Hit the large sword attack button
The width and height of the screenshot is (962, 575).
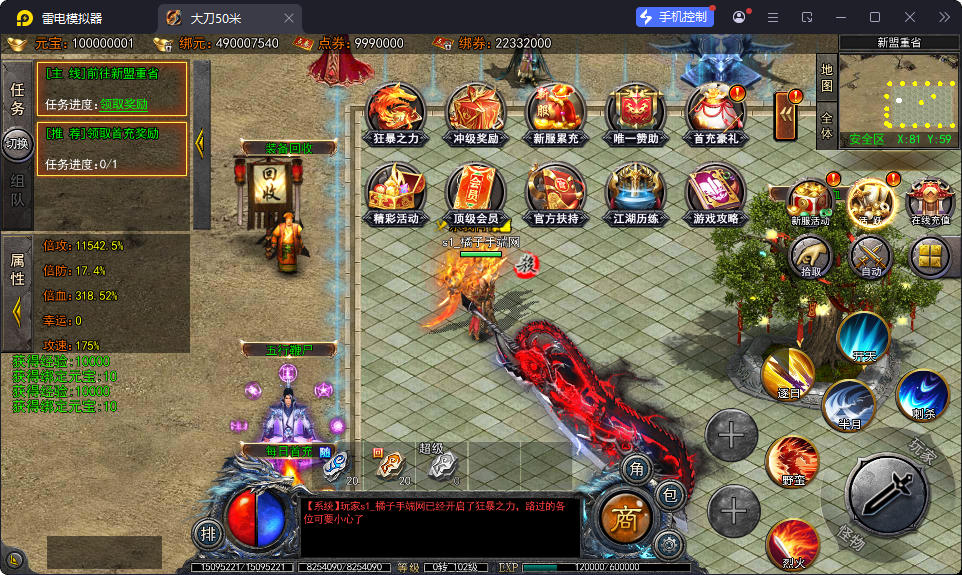pos(885,493)
